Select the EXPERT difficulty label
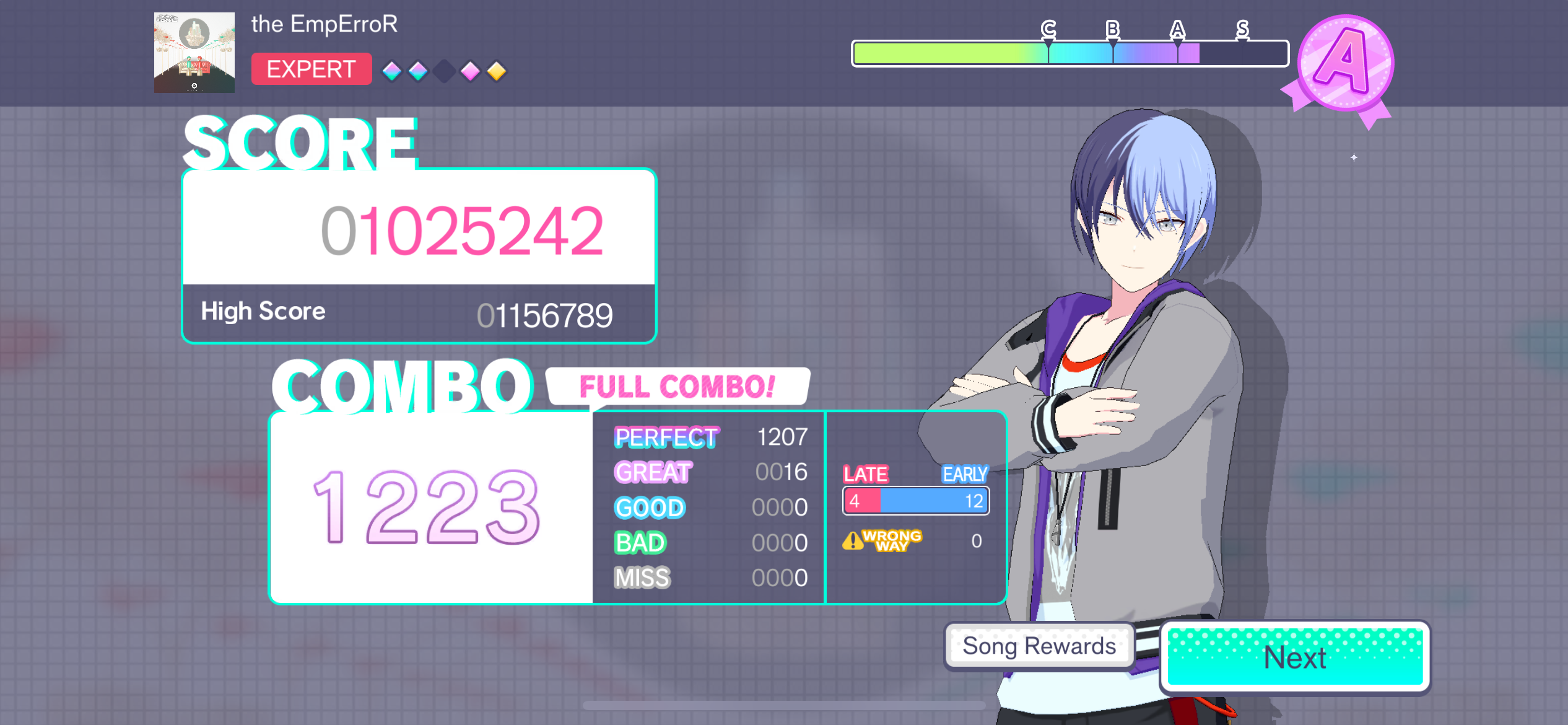This screenshot has width=1568, height=725. (x=311, y=69)
